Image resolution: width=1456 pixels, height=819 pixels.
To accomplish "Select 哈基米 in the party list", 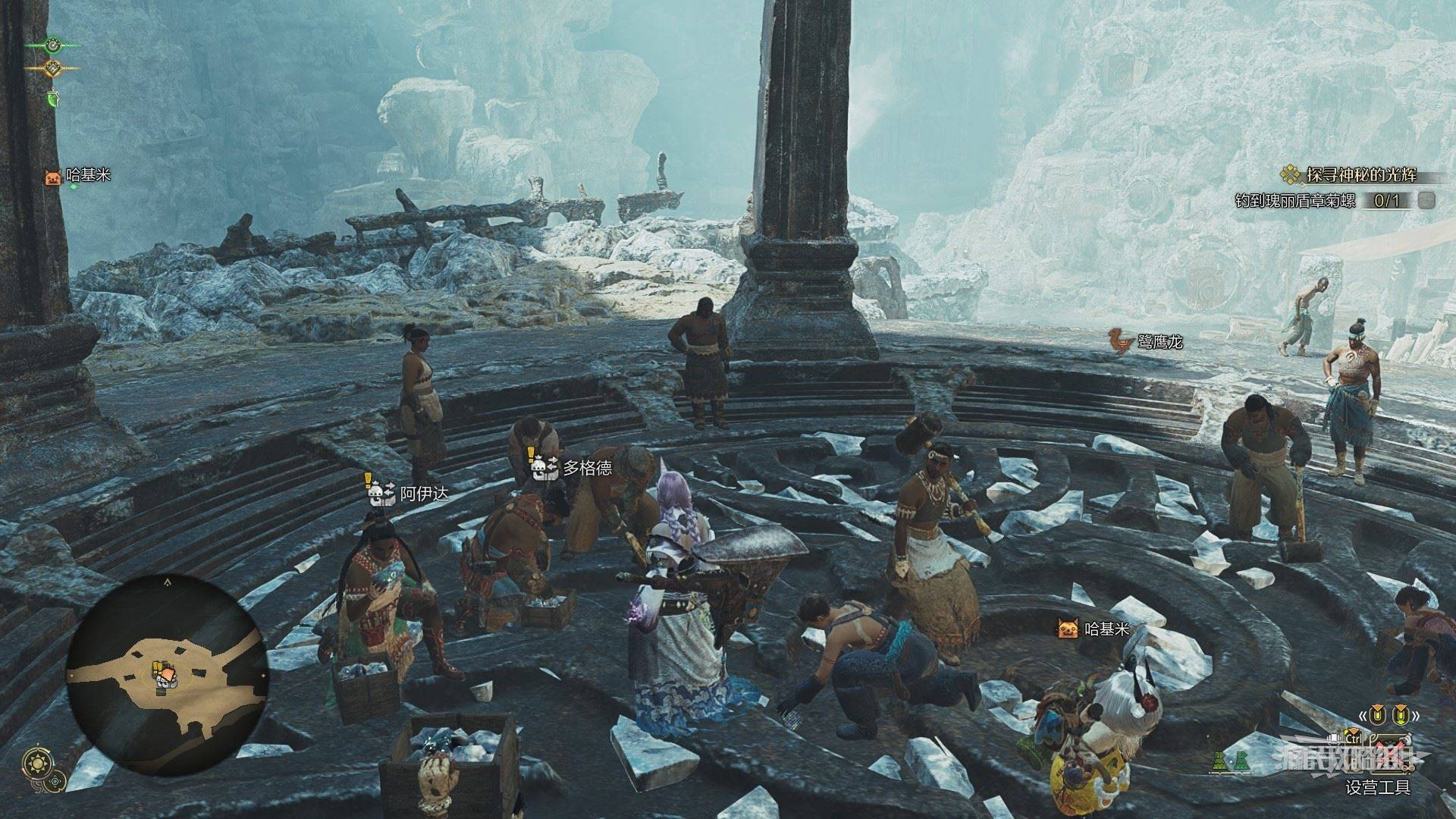I will [78, 176].
